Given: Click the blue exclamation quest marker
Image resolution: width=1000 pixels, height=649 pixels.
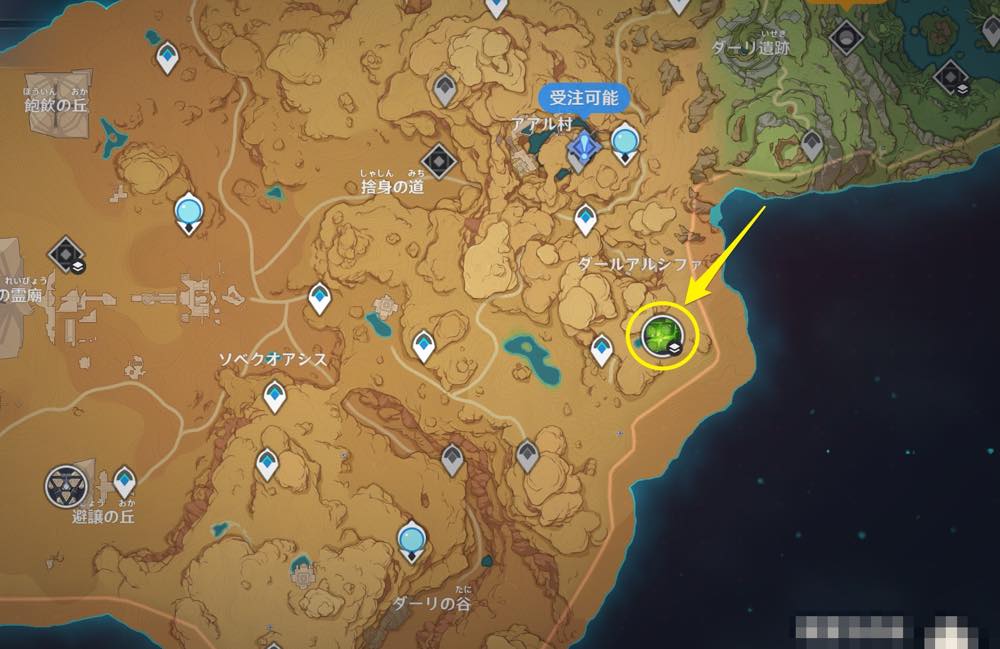Looking at the screenshot, I should [x=582, y=150].
